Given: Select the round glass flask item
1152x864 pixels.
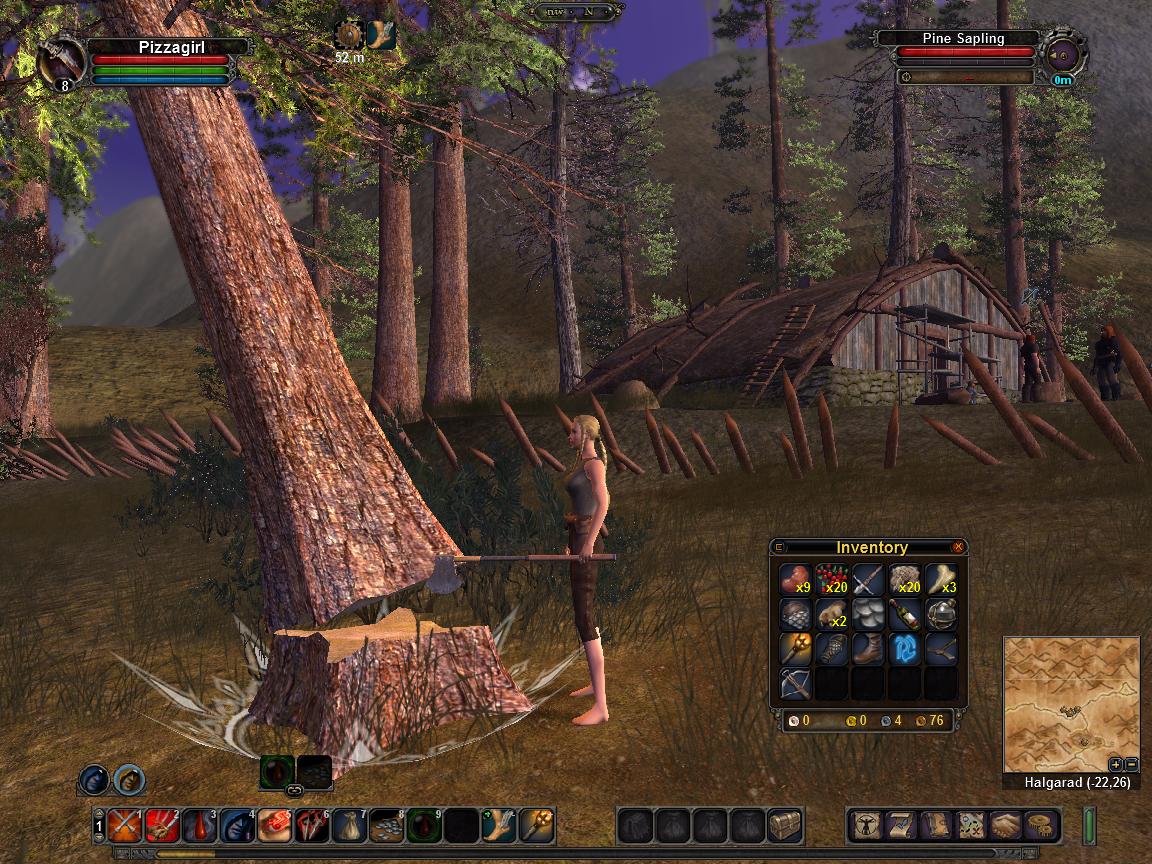Looking at the screenshot, I should 940,614.
